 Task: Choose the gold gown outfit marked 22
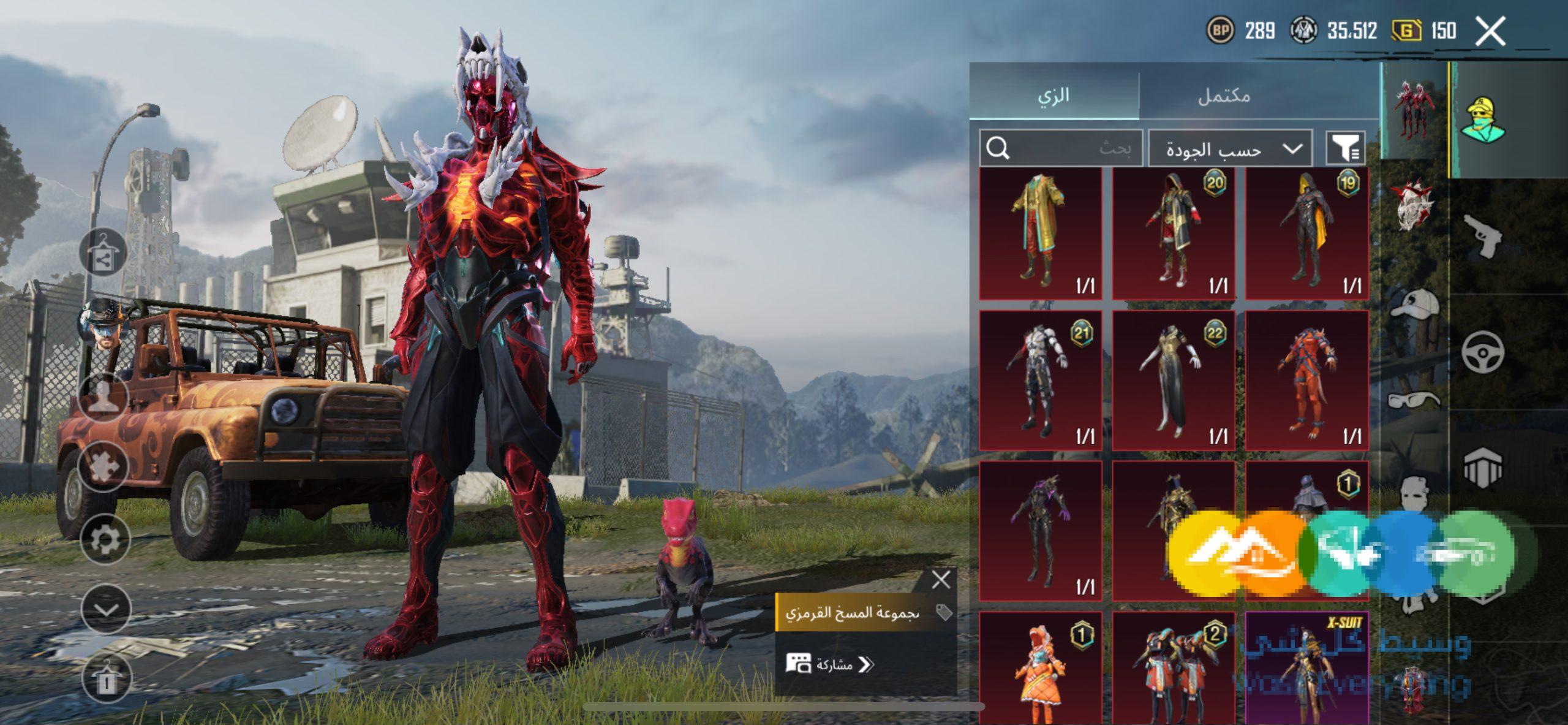pyautogui.click(x=1173, y=380)
